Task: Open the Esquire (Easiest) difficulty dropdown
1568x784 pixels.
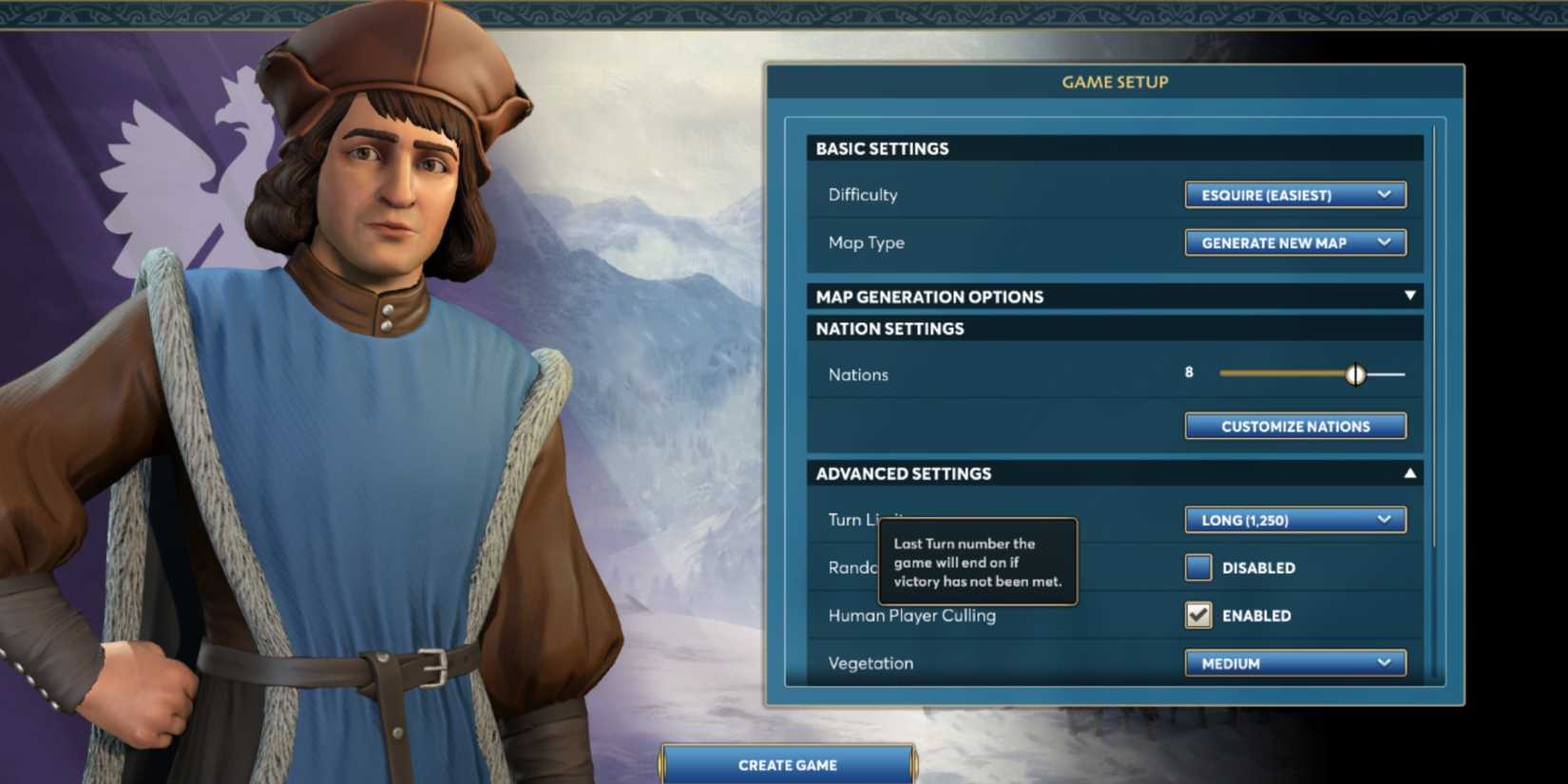Action: coord(1294,195)
